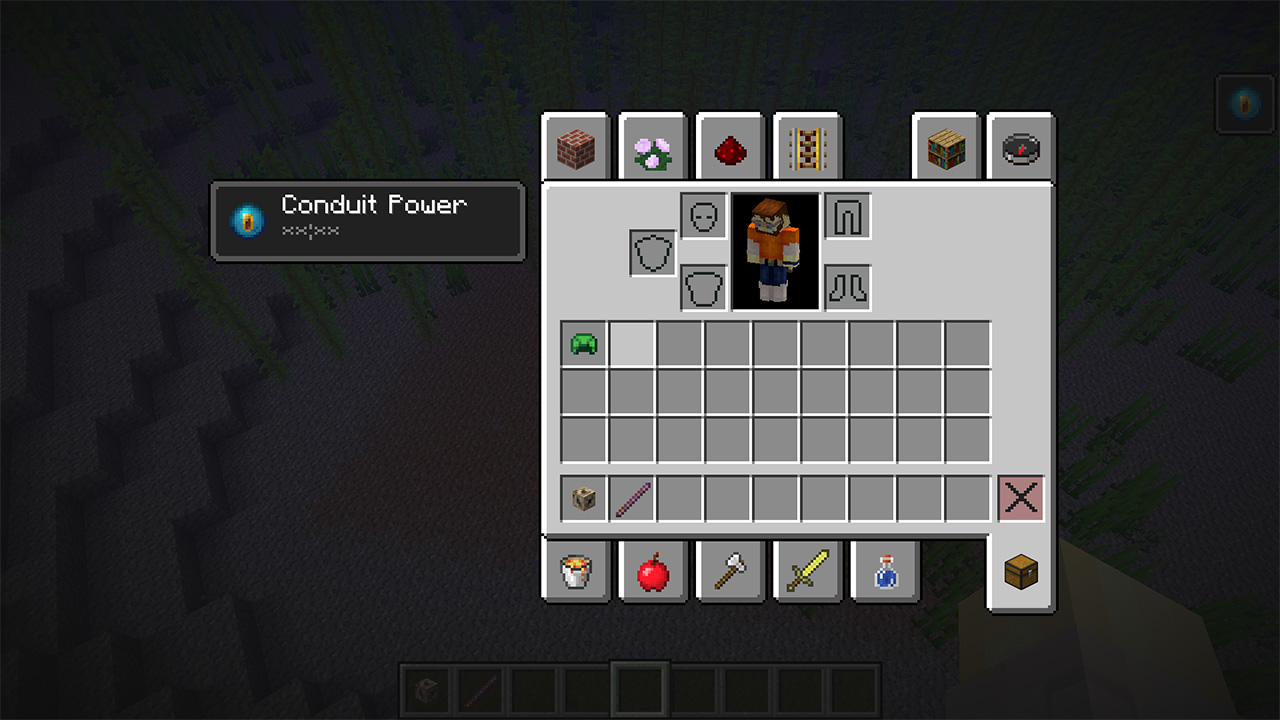1280x720 pixels.
Task: Show the bookshelf tab
Action: (945, 149)
